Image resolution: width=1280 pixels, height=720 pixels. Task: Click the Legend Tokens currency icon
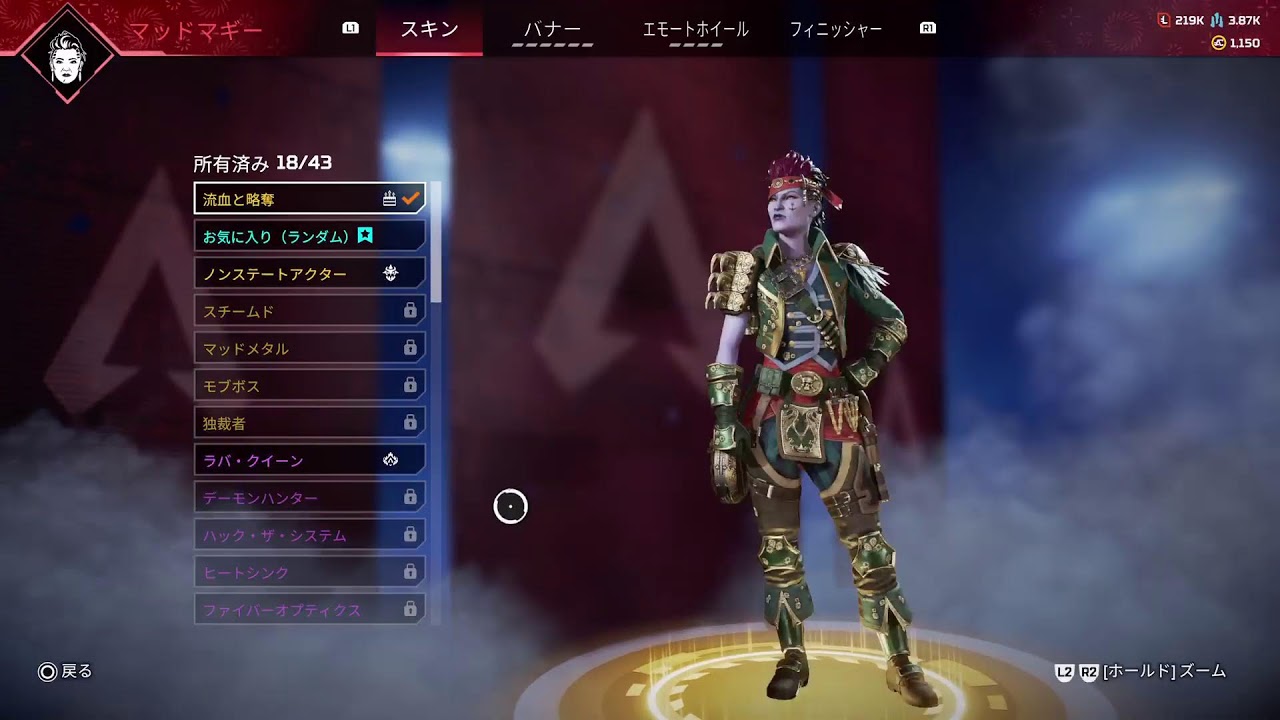coord(1163,19)
